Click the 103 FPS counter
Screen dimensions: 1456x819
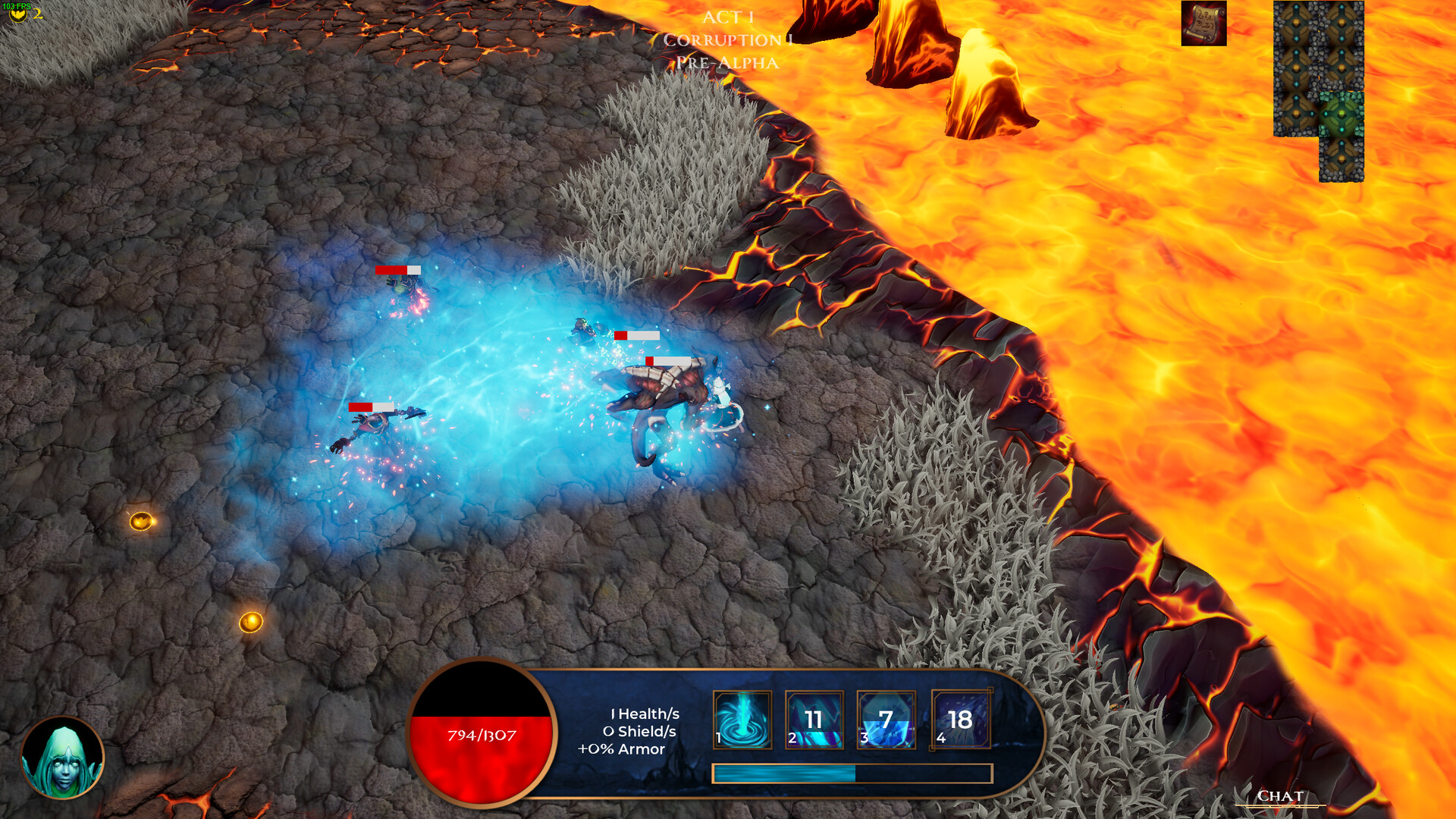(15, 5)
